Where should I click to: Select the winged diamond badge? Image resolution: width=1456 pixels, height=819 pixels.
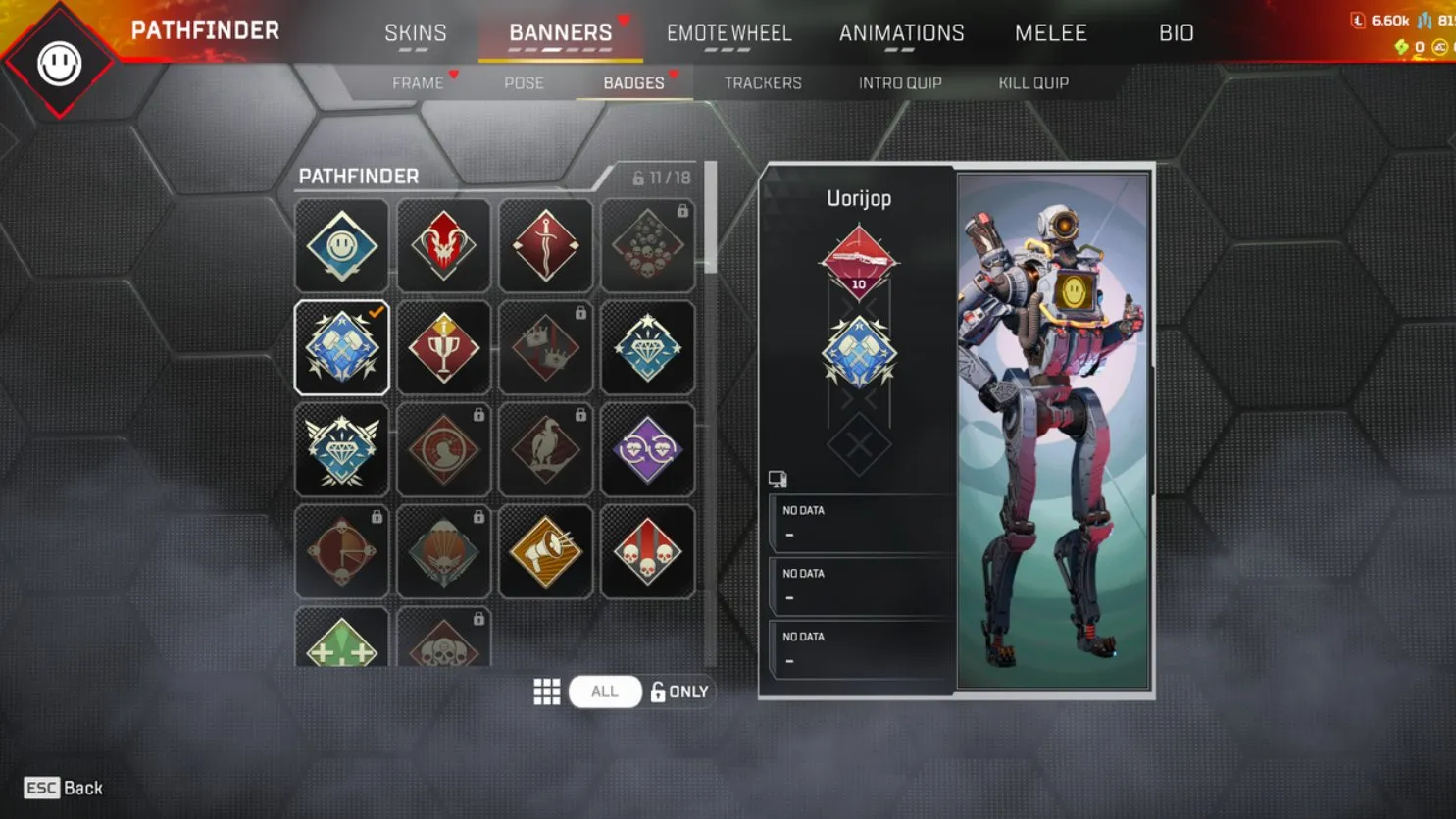(x=341, y=449)
